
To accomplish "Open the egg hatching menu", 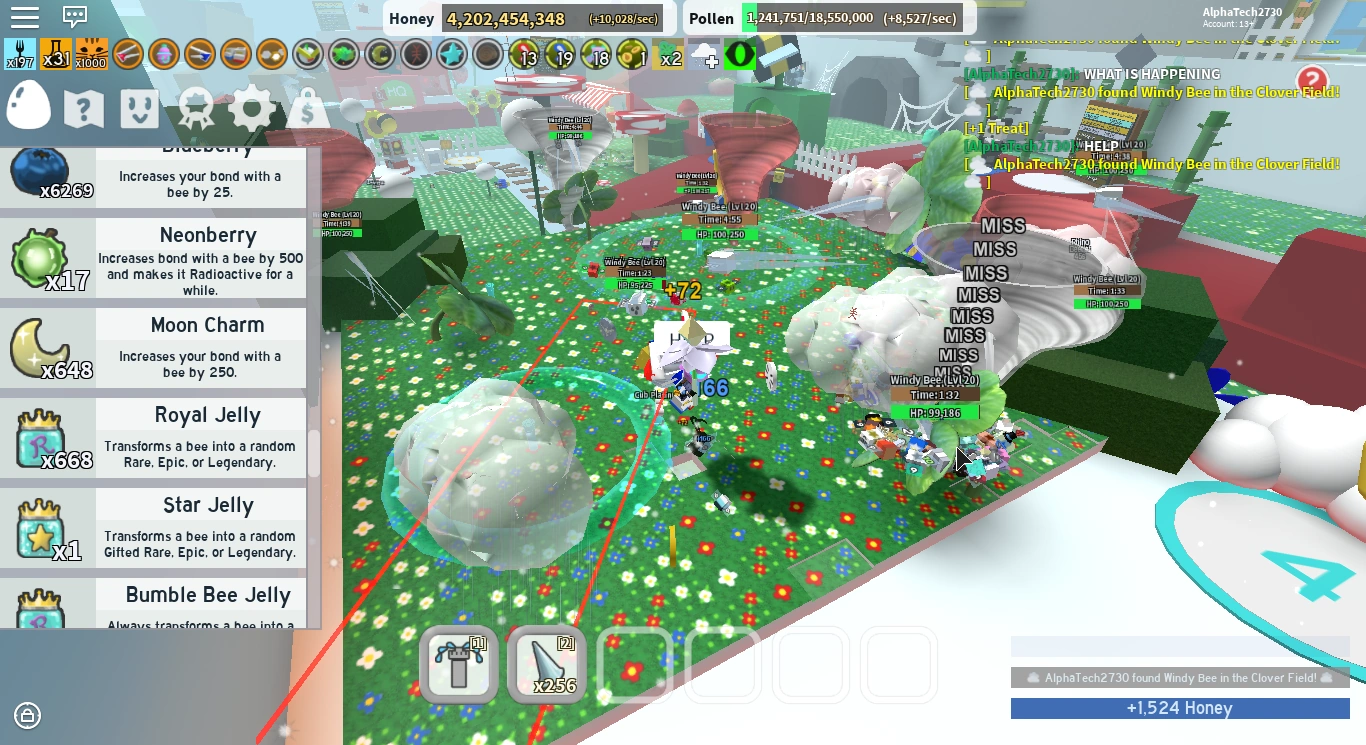I will (x=27, y=106).
